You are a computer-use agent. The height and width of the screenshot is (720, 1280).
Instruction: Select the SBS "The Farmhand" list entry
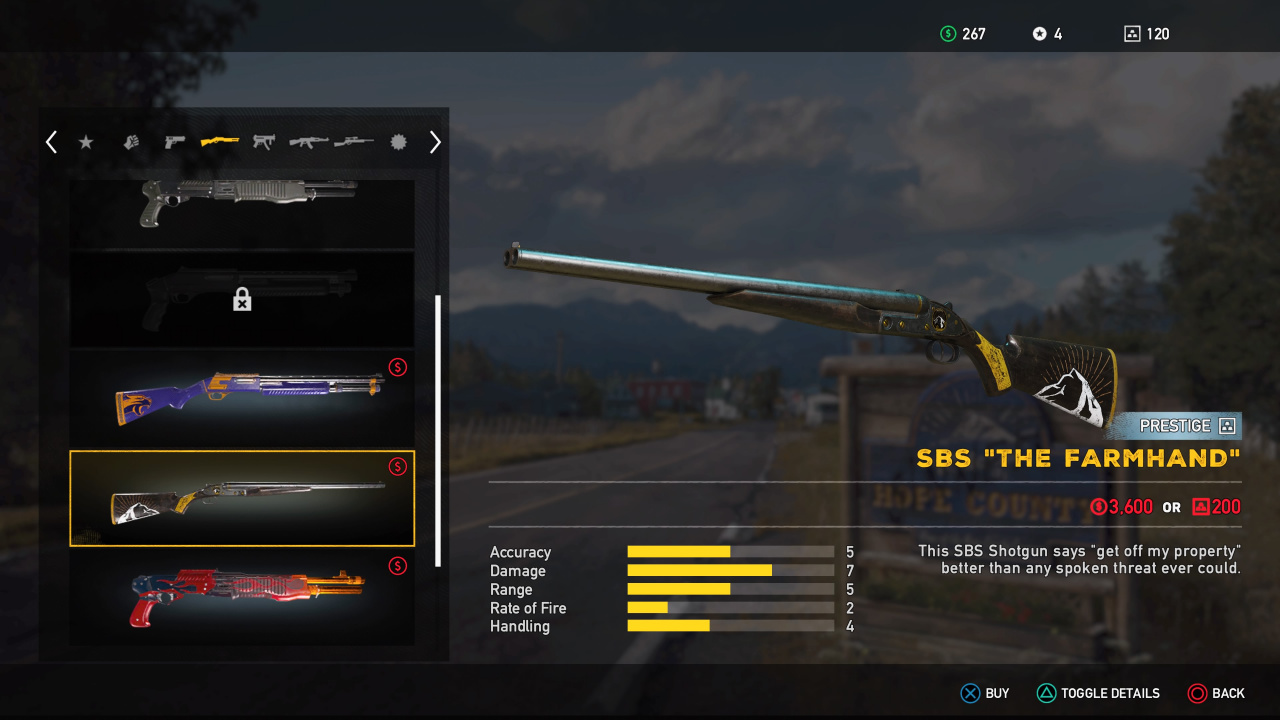[242, 498]
